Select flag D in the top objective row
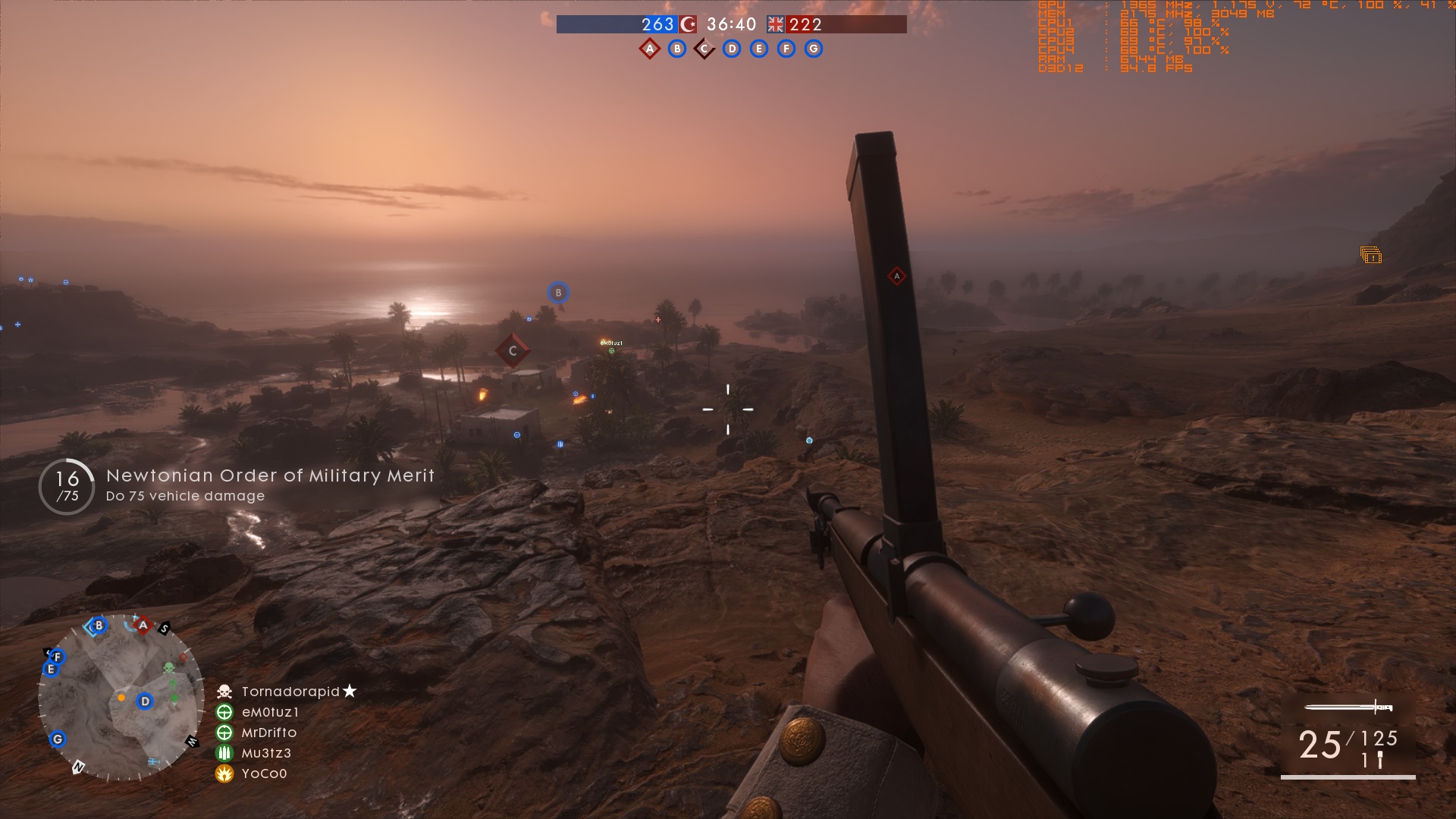Screen dimensions: 1456x819 click(x=731, y=49)
